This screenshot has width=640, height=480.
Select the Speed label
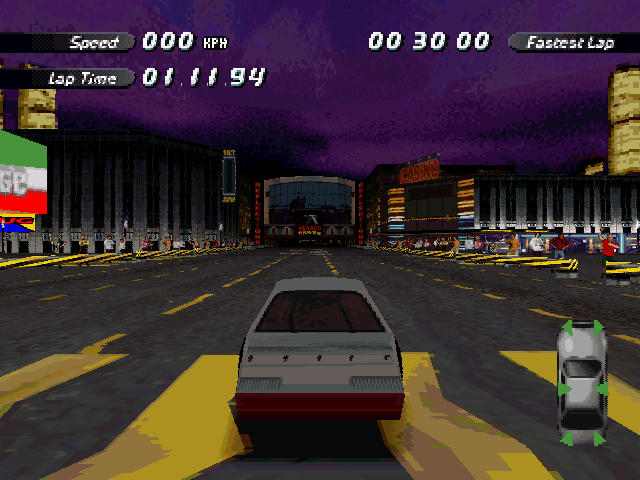(94, 42)
